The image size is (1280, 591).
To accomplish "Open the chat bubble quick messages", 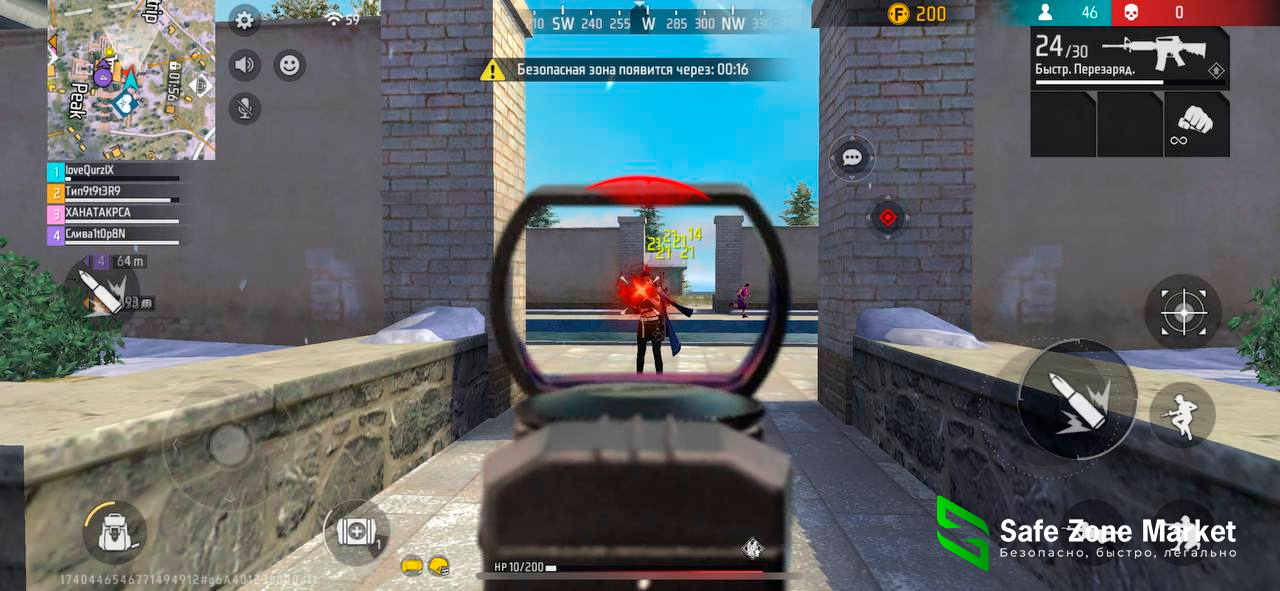I will click(852, 158).
